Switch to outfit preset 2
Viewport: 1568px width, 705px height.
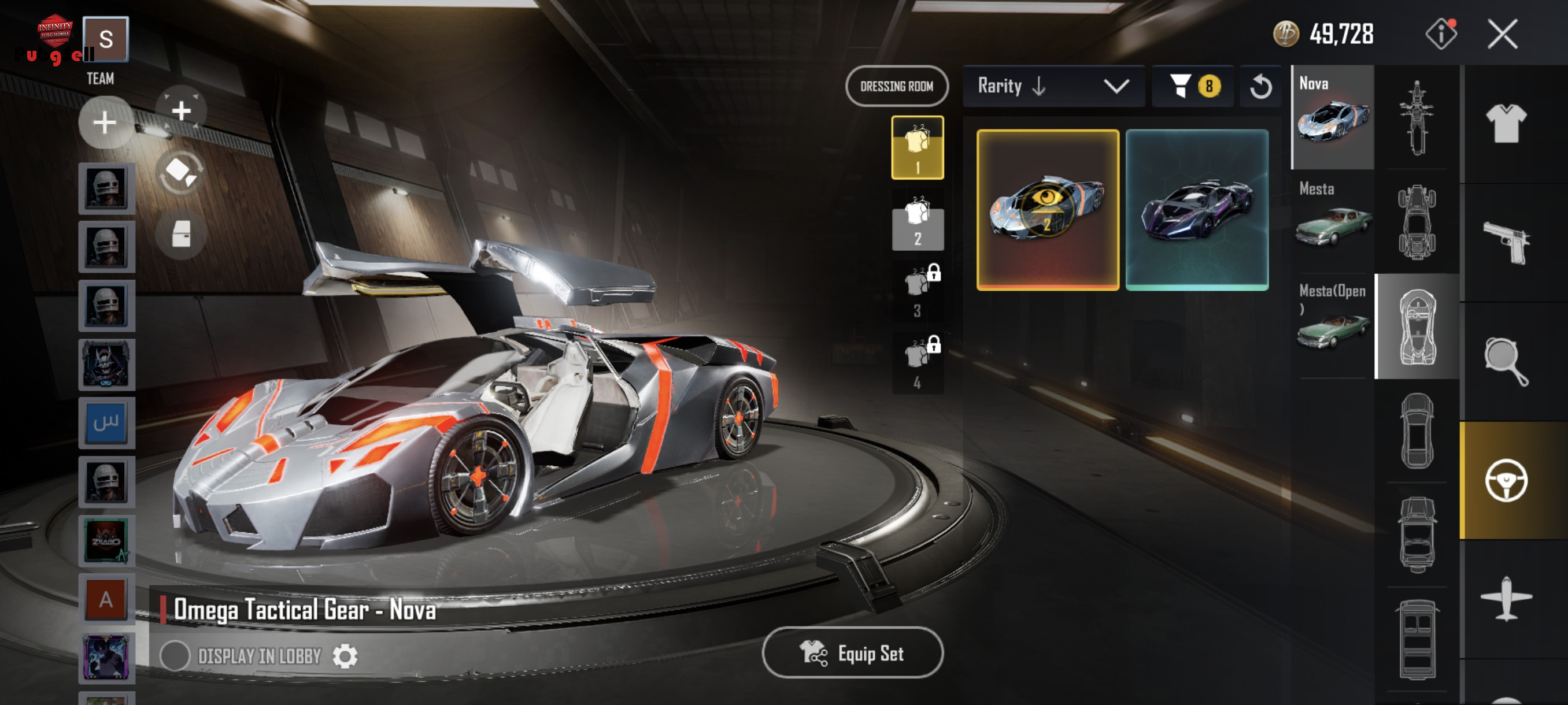pos(918,220)
